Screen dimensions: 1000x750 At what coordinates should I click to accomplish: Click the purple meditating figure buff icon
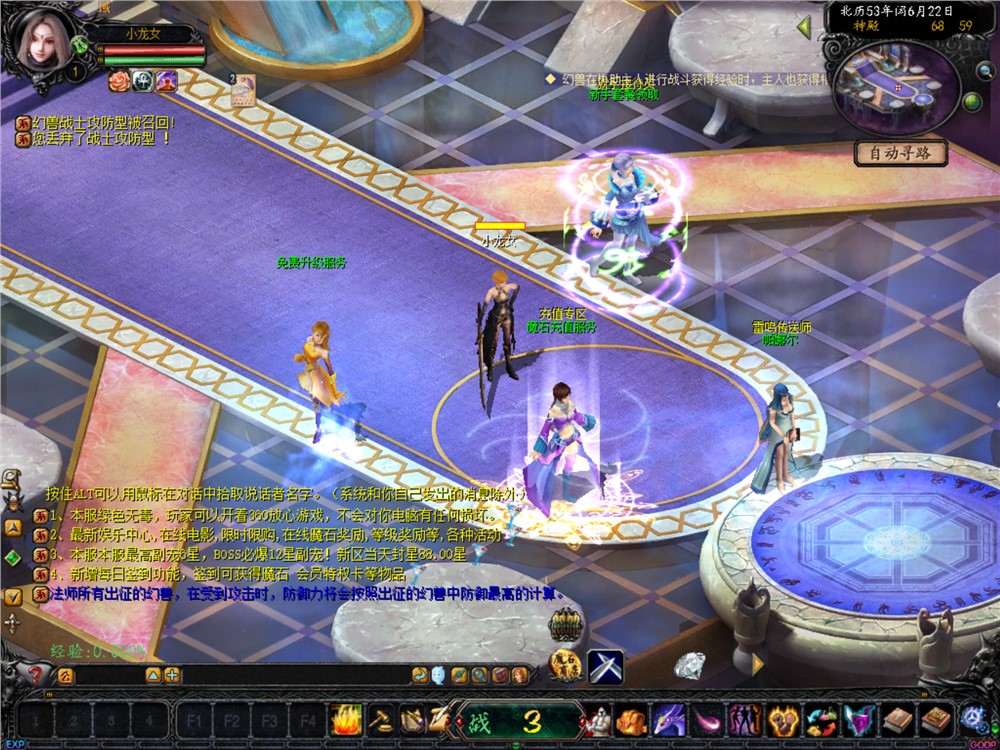click(x=166, y=81)
